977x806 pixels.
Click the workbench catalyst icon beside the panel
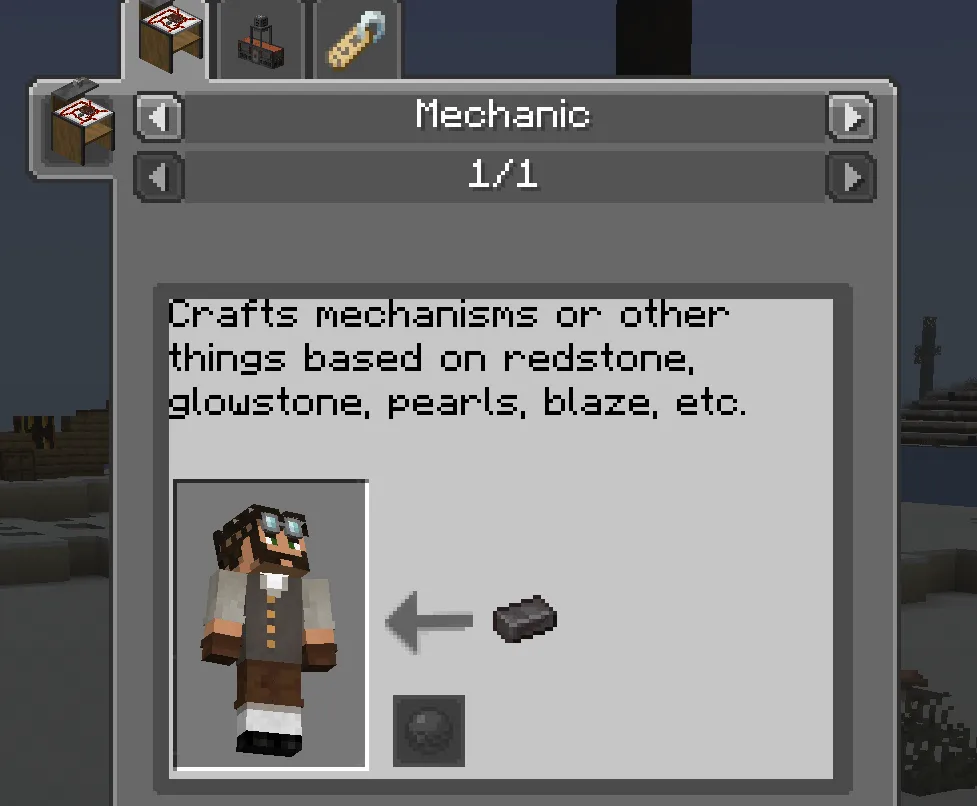point(79,125)
